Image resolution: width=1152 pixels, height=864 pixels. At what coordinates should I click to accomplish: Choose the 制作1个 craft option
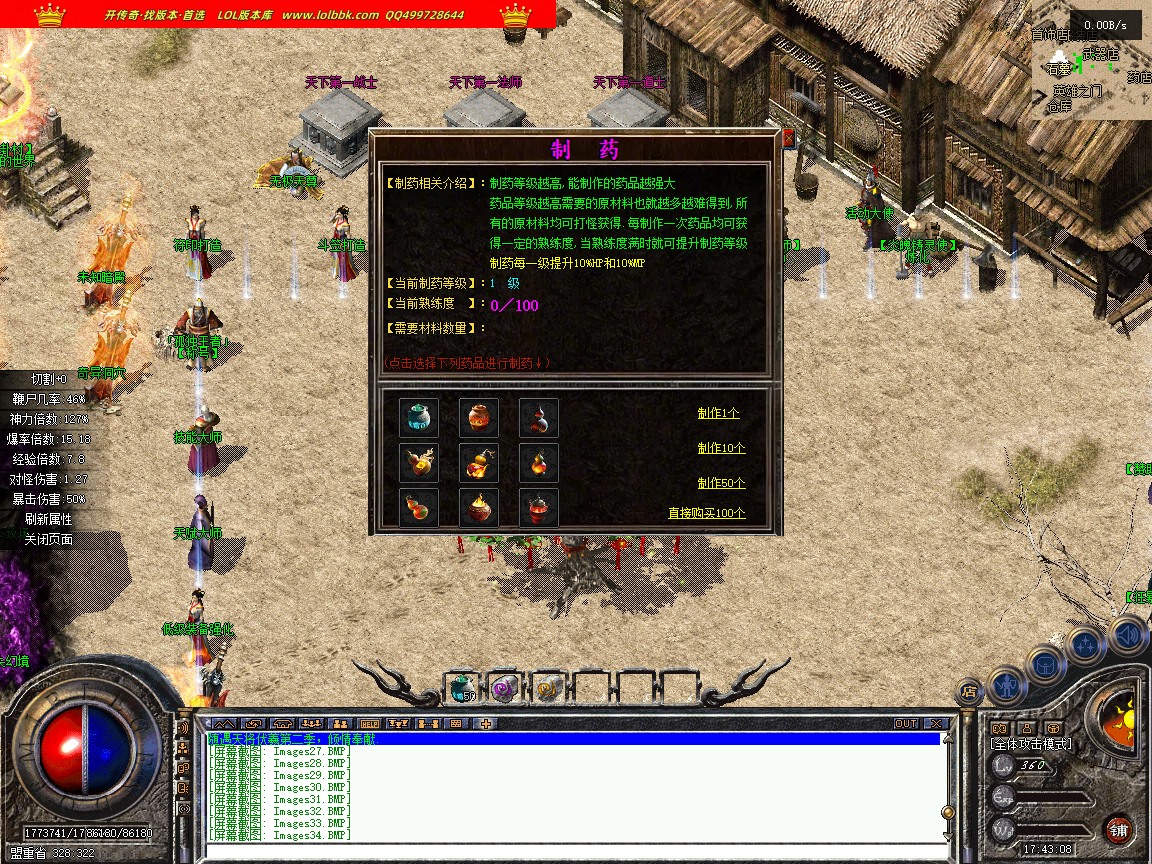click(719, 413)
